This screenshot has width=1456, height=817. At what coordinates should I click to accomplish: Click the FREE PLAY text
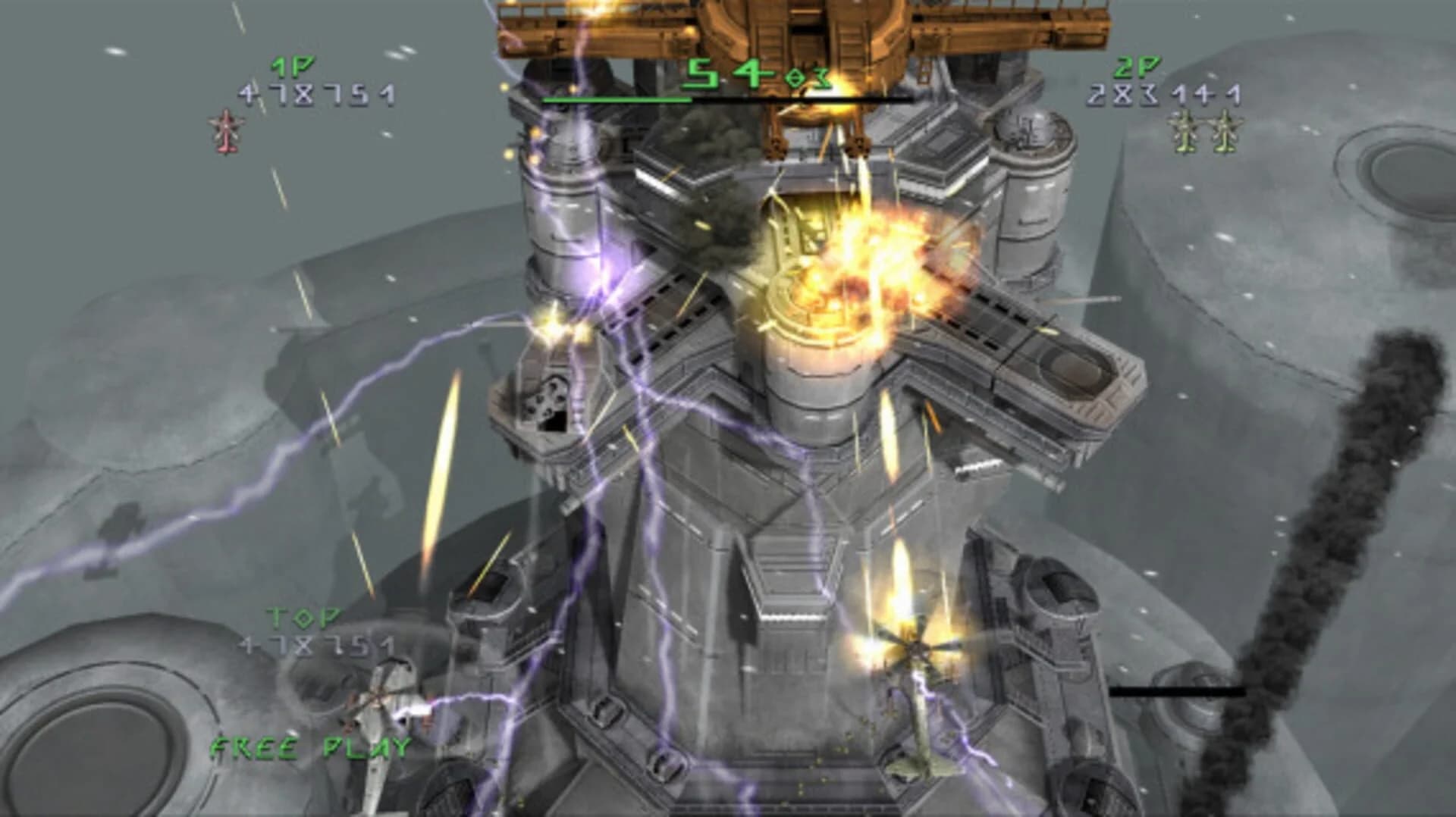click(310, 747)
